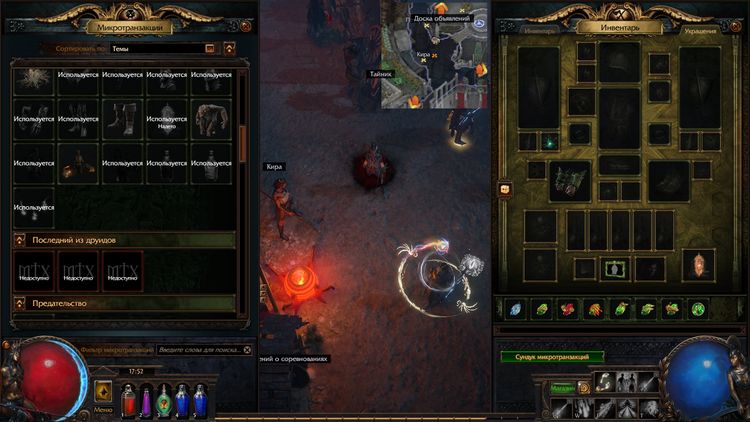Use the purple flask in the belt
This screenshot has height=422, width=750.
pyautogui.click(x=146, y=401)
